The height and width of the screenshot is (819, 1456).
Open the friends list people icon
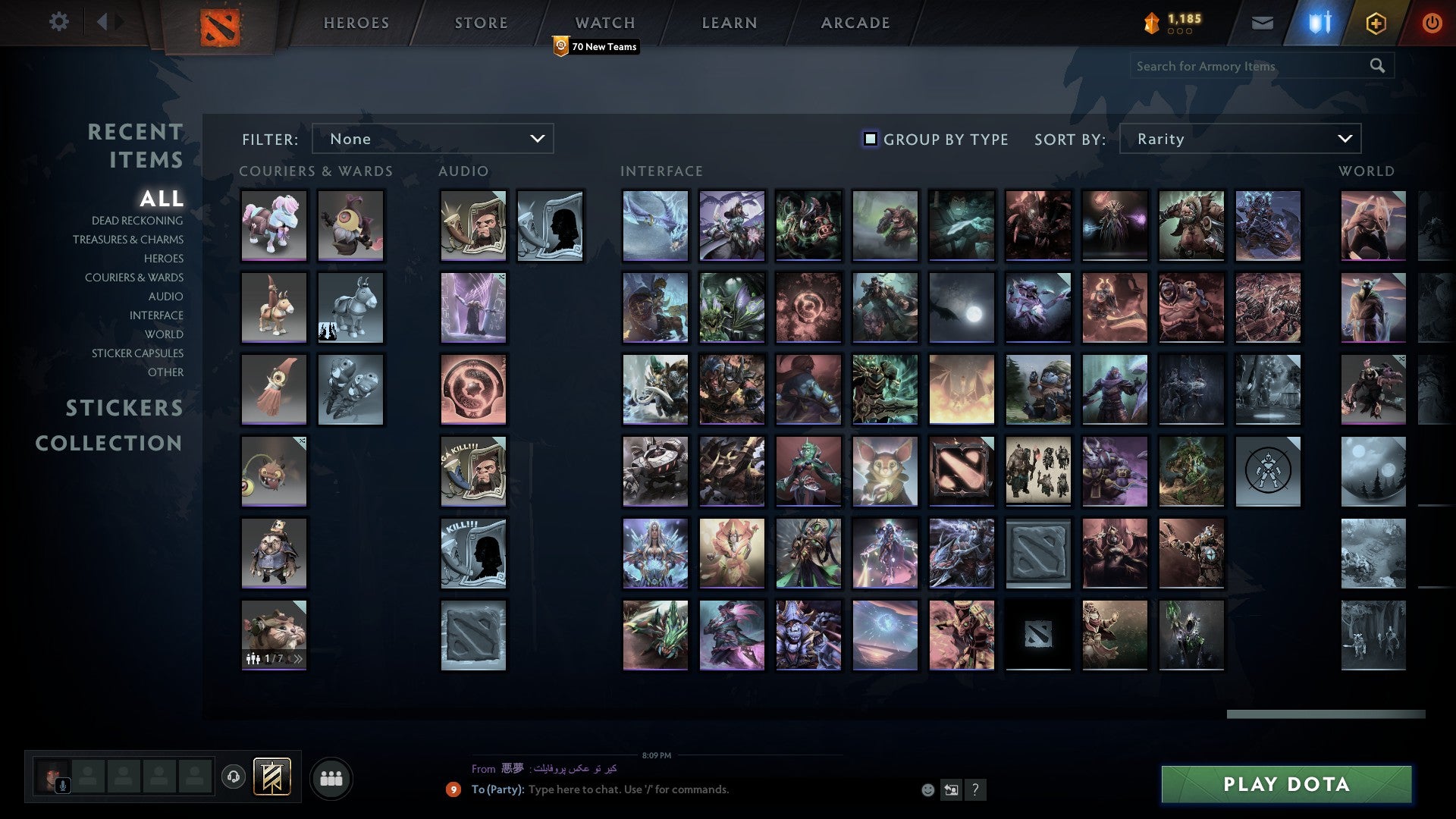pyautogui.click(x=331, y=777)
